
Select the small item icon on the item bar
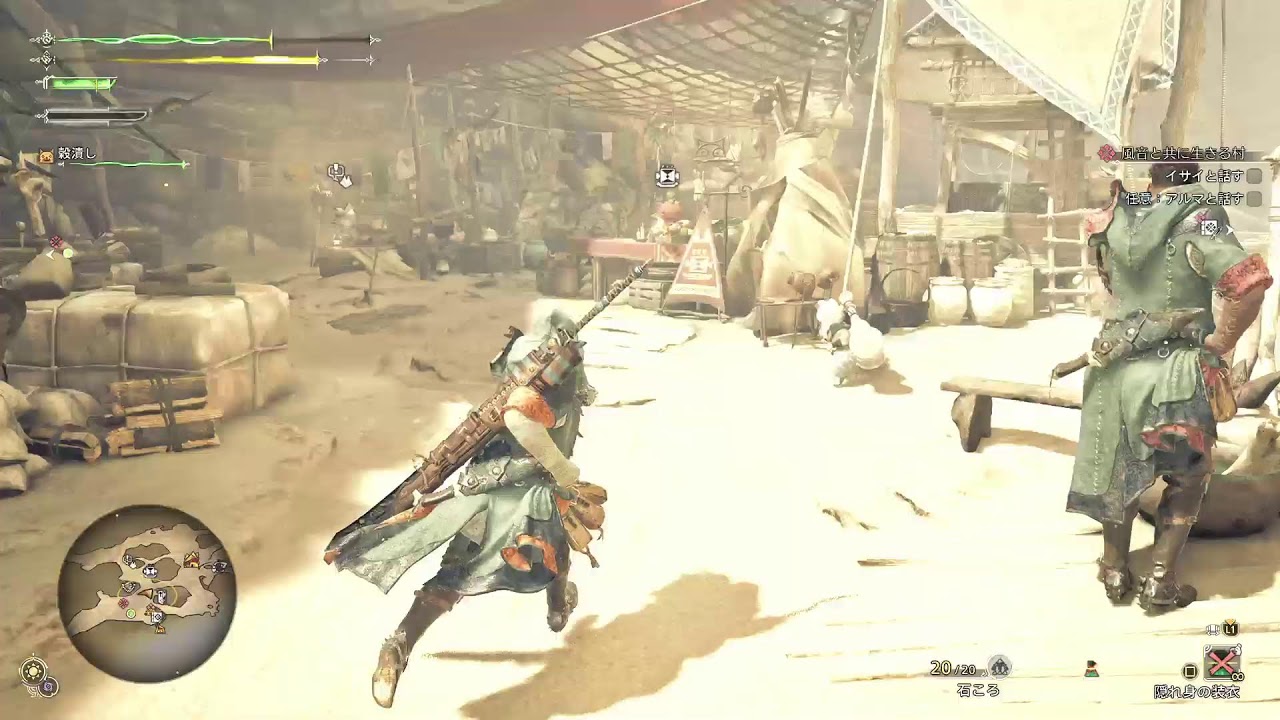coord(1091,669)
